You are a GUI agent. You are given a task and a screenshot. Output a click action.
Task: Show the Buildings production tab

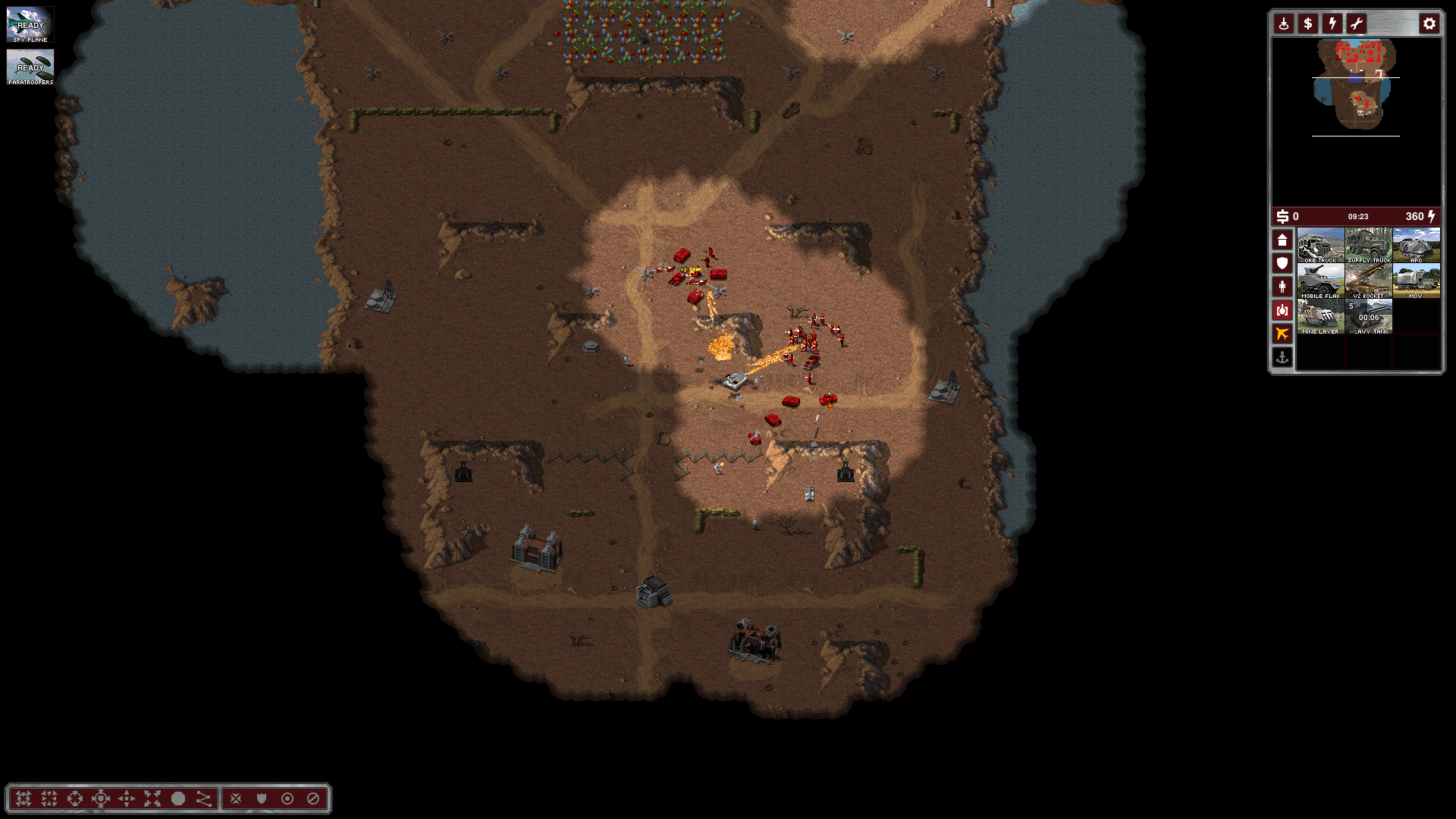point(1282,240)
